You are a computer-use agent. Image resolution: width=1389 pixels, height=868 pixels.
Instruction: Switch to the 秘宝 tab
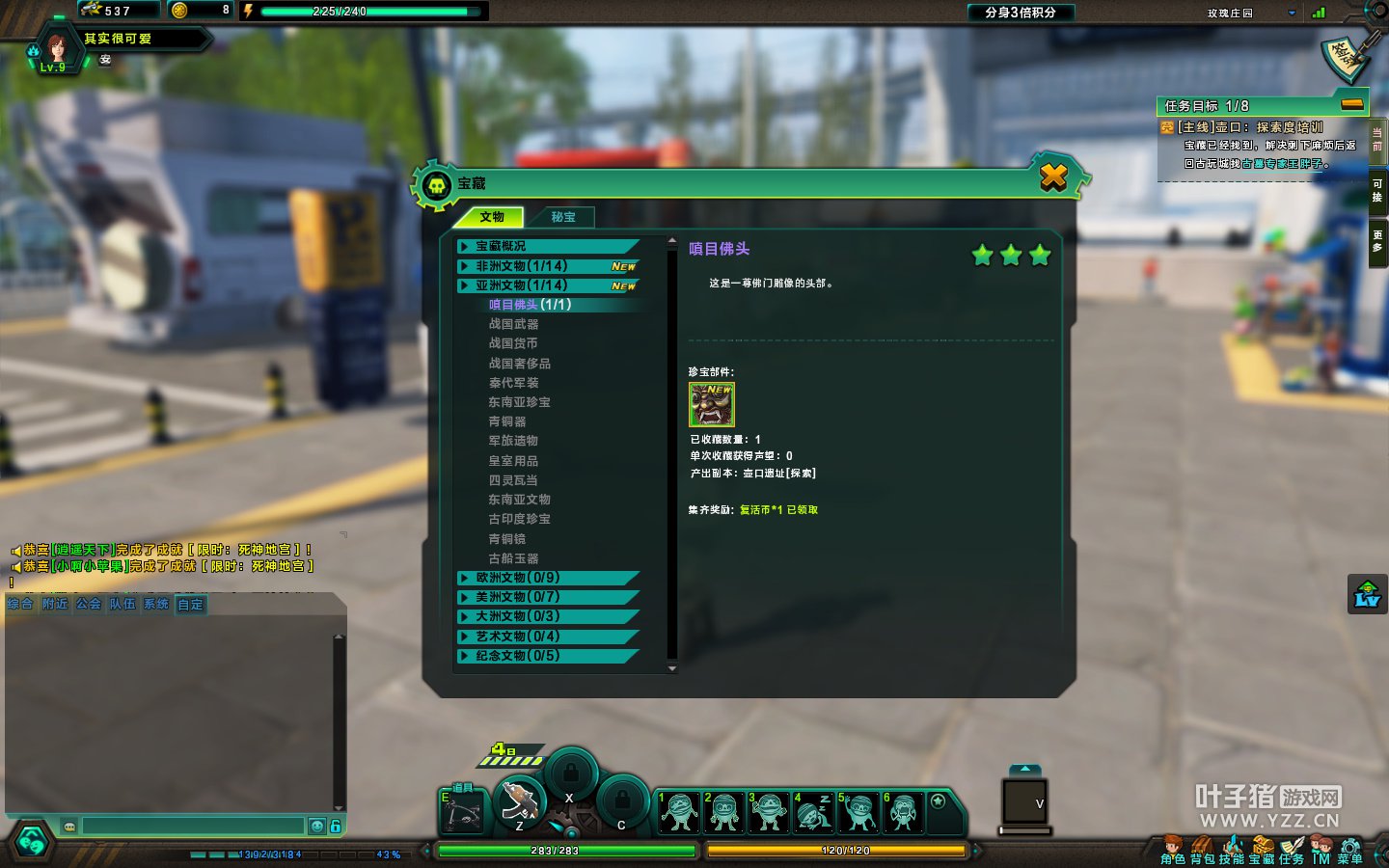pyautogui.click(x=563, y=217)
